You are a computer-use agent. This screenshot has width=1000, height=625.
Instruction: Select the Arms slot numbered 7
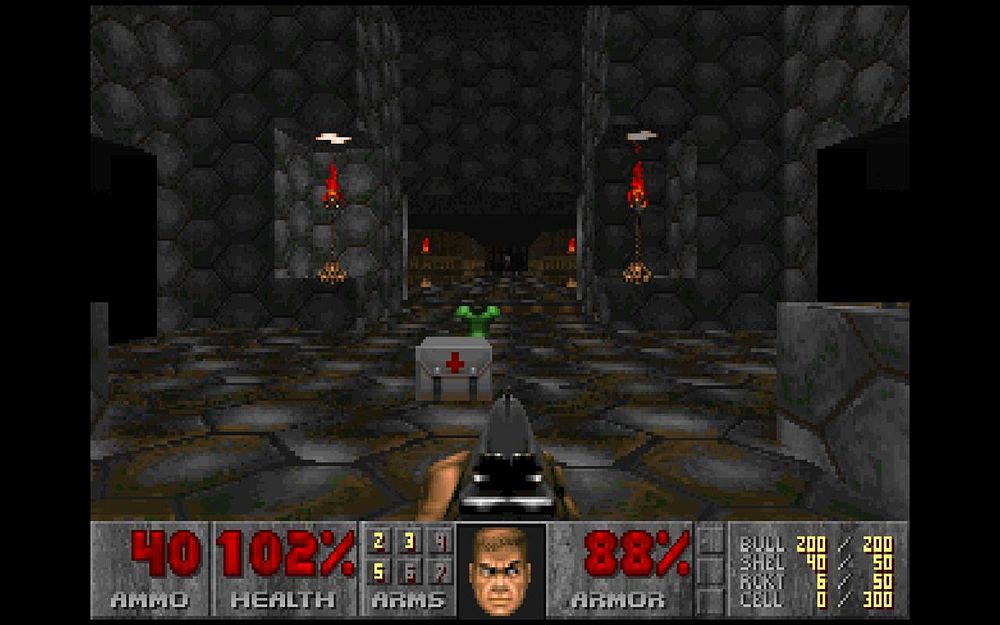[x=441, y=572]
